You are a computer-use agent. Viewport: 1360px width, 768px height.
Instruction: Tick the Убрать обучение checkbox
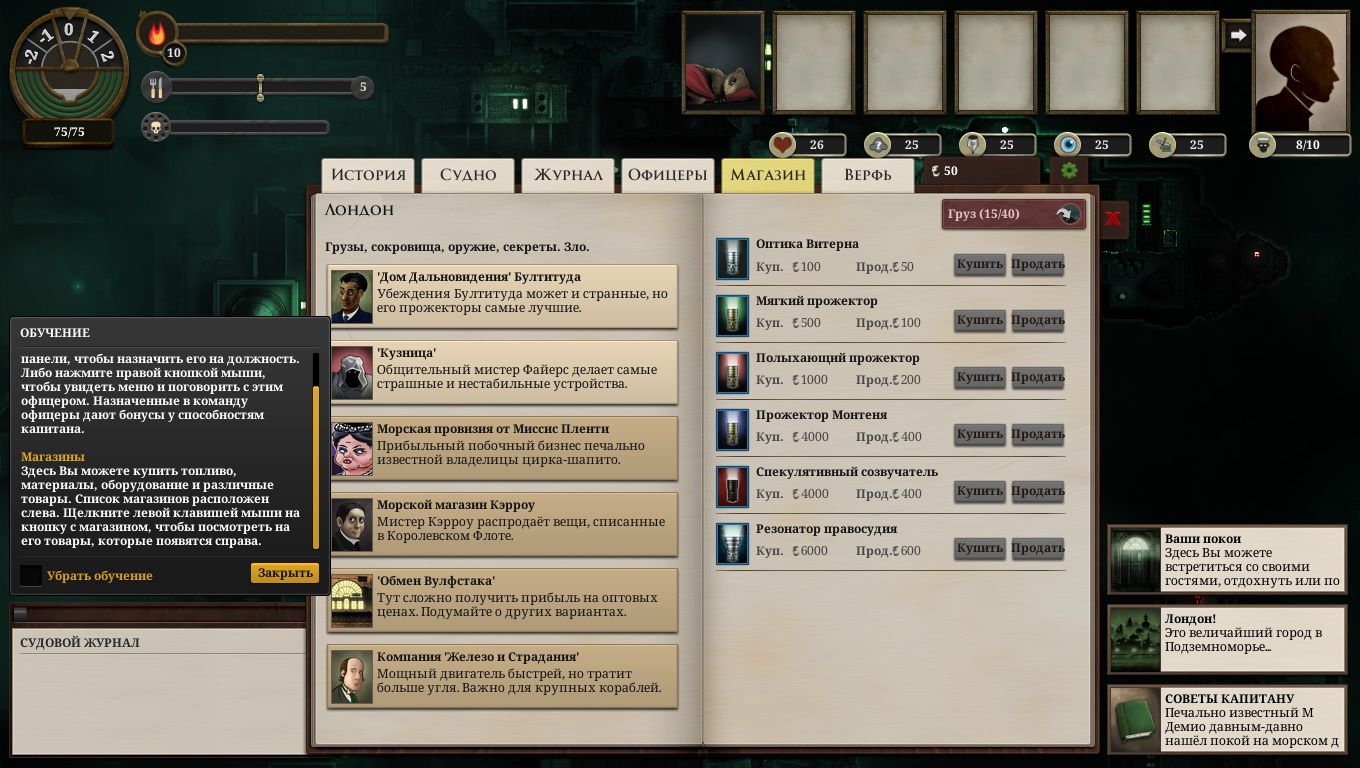(x=31, y=575)
